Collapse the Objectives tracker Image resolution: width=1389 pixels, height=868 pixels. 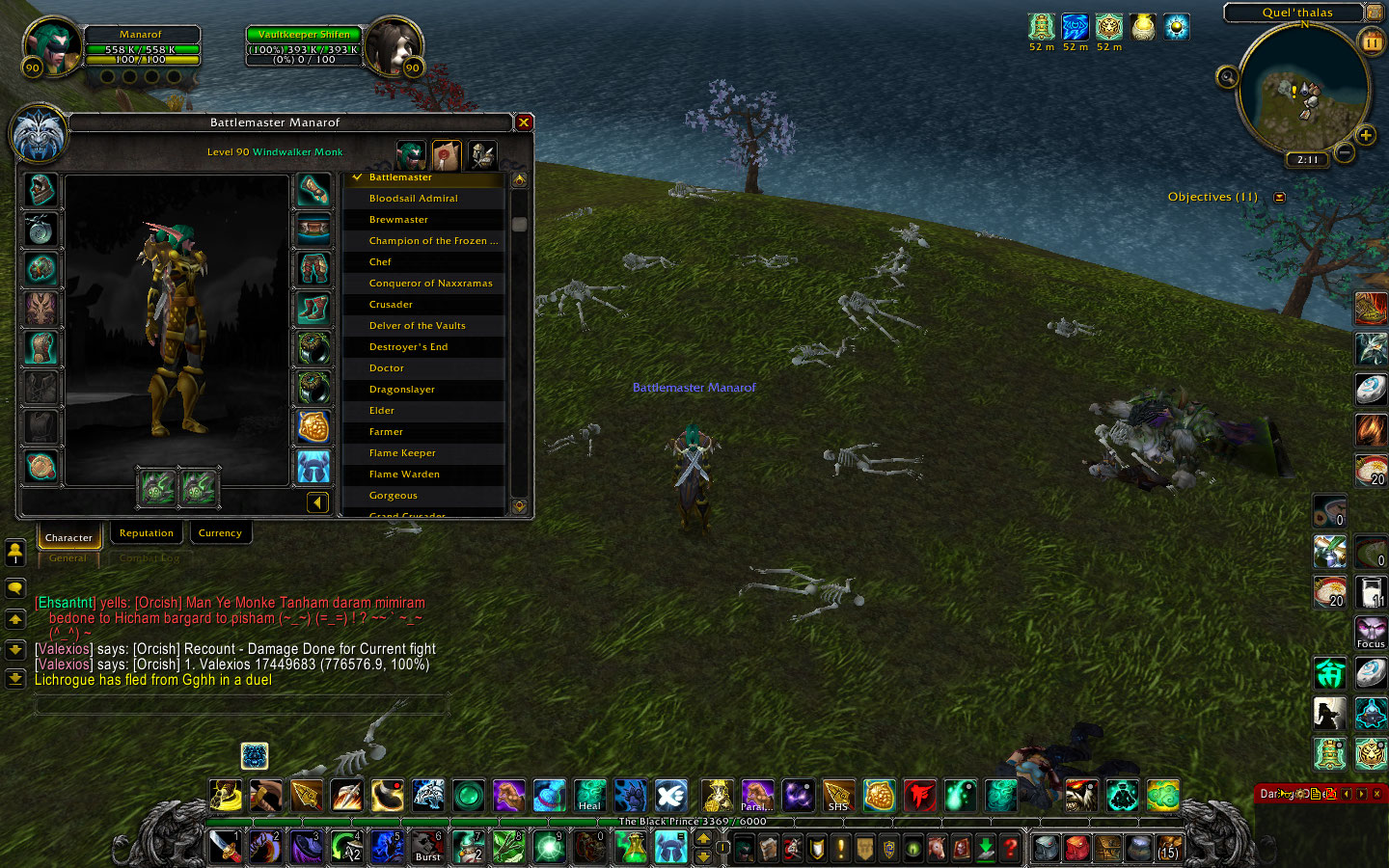[x=1280, y=198]
